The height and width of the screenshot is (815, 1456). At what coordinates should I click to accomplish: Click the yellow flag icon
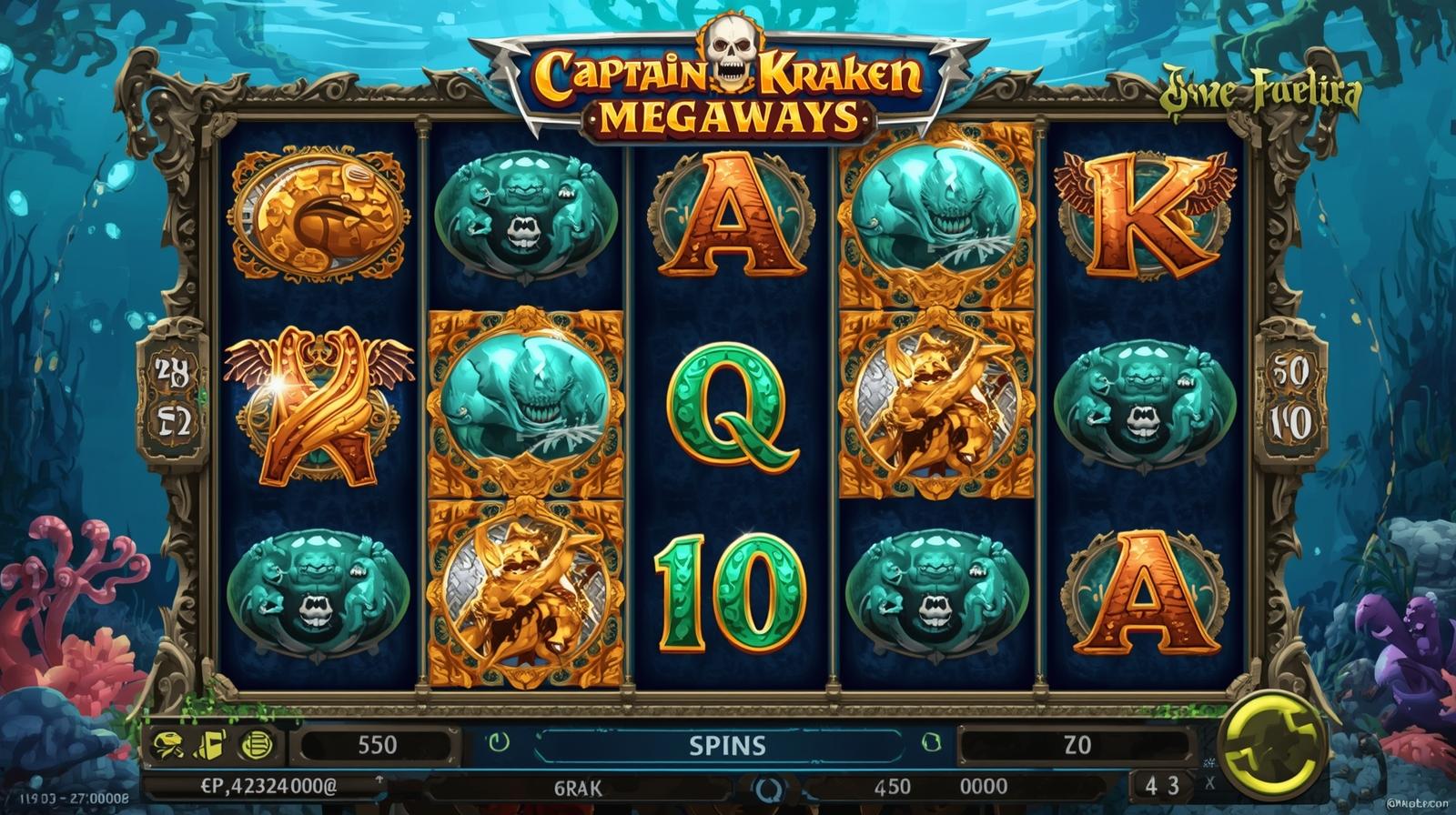(x=209, y=745)
